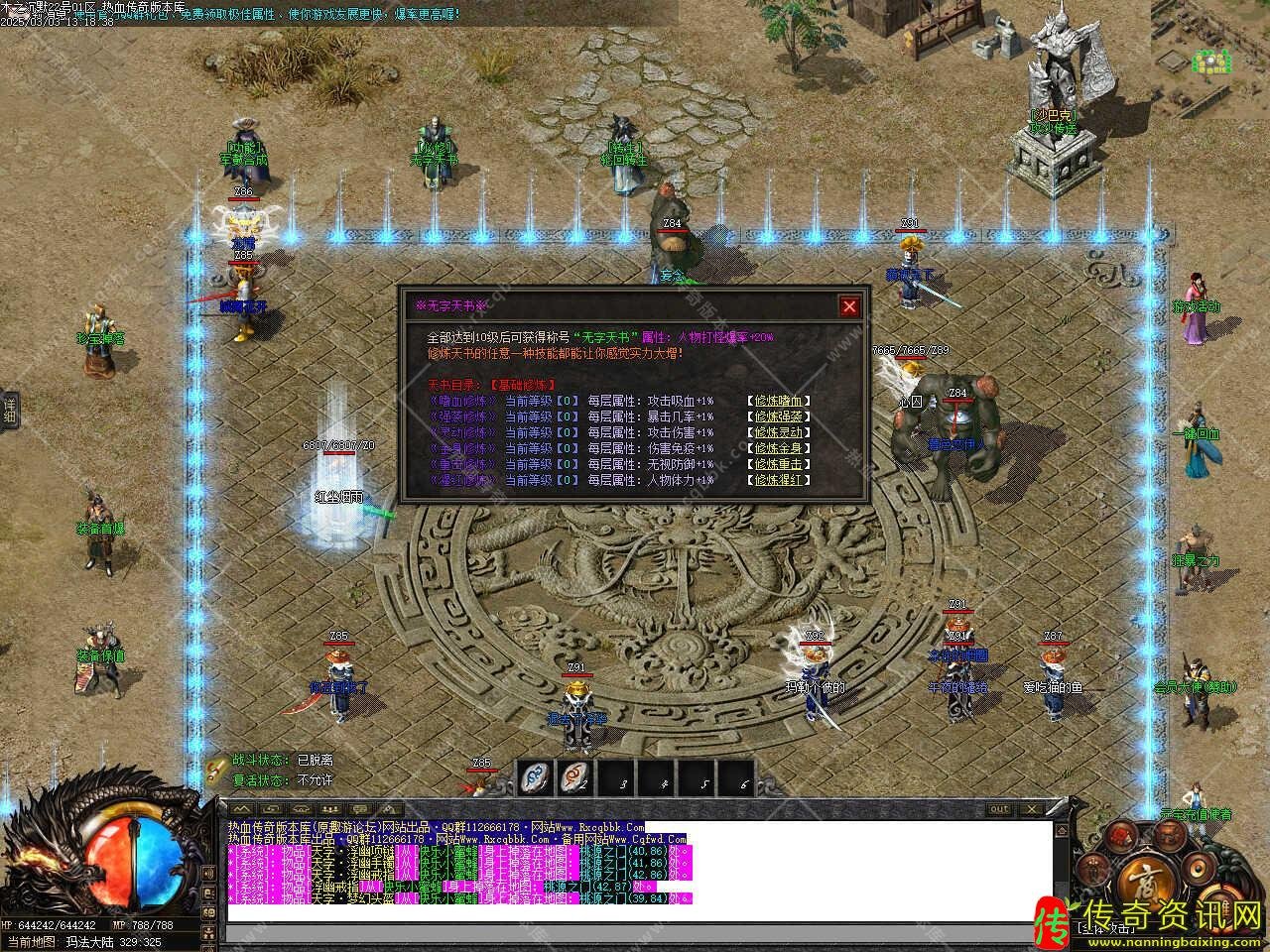The image size is (1270, 952).
Task: Click the chat text input bar
Action: [635, 932]
